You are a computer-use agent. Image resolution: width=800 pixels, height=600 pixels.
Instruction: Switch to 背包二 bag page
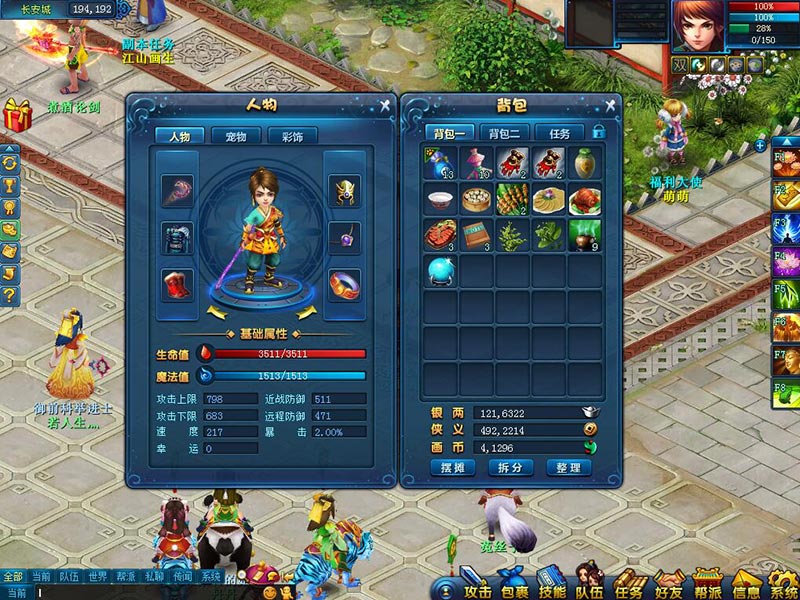coord(504,133)
